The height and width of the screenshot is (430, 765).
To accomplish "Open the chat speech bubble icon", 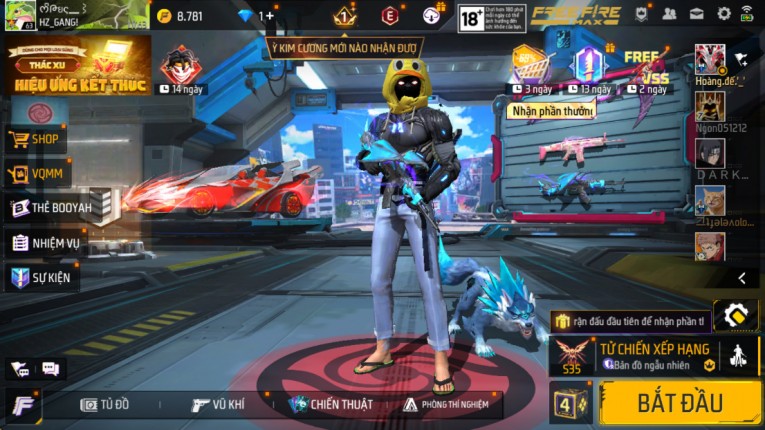I will (50, 369).
